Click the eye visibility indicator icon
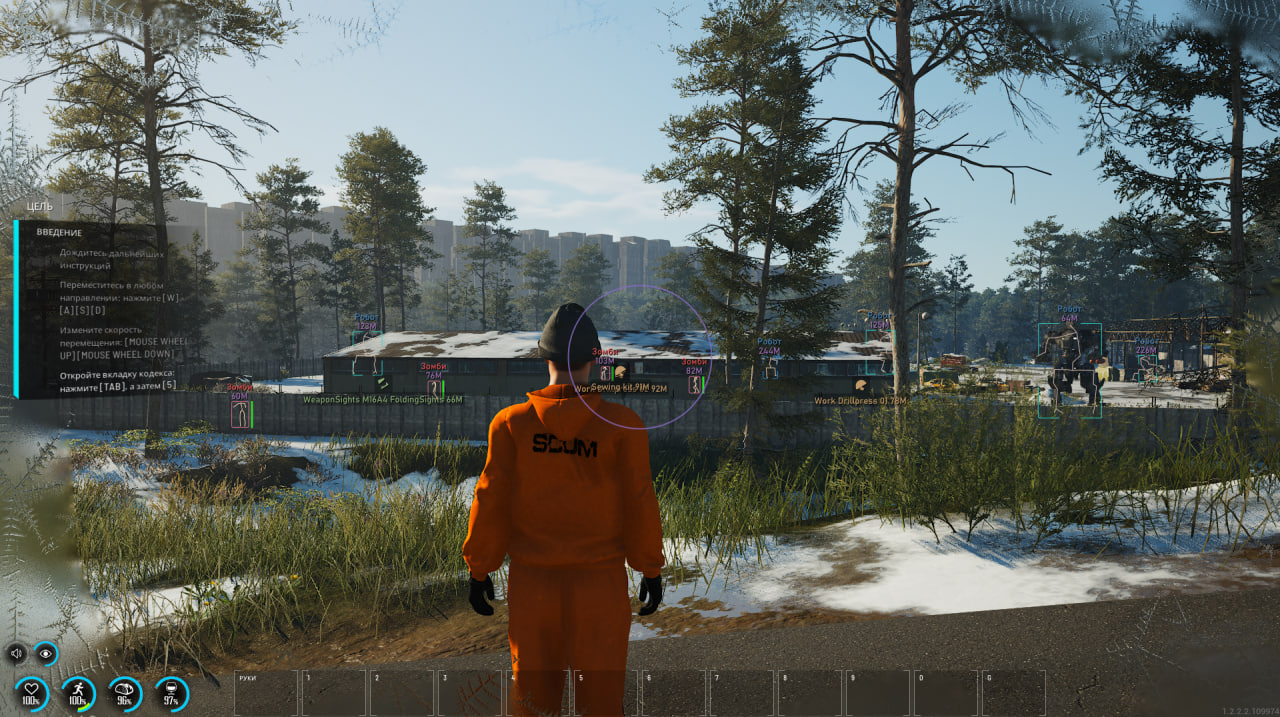Screen dimensions: 1280x717 point(46,654)
